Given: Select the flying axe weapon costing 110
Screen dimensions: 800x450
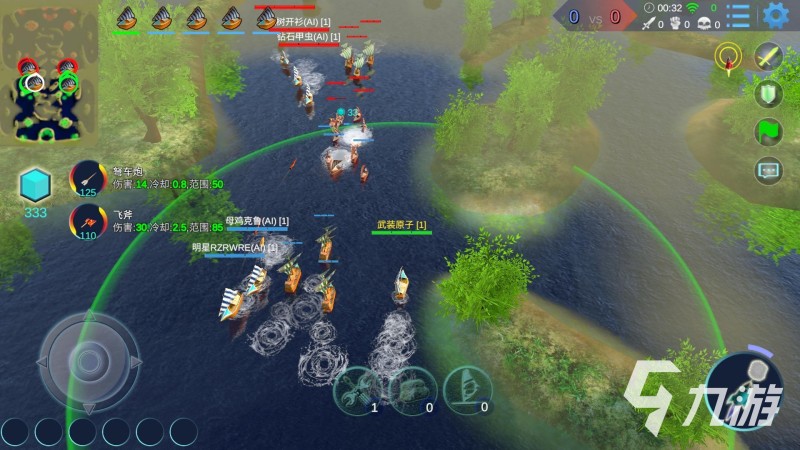Looking at the screenshot, I should (x=88, y=220).
